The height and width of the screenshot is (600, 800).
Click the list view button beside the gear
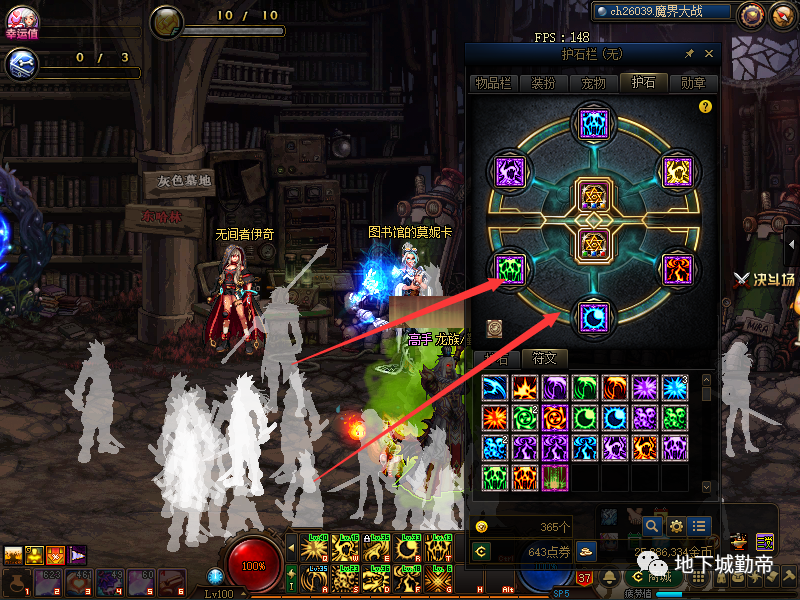699,526
